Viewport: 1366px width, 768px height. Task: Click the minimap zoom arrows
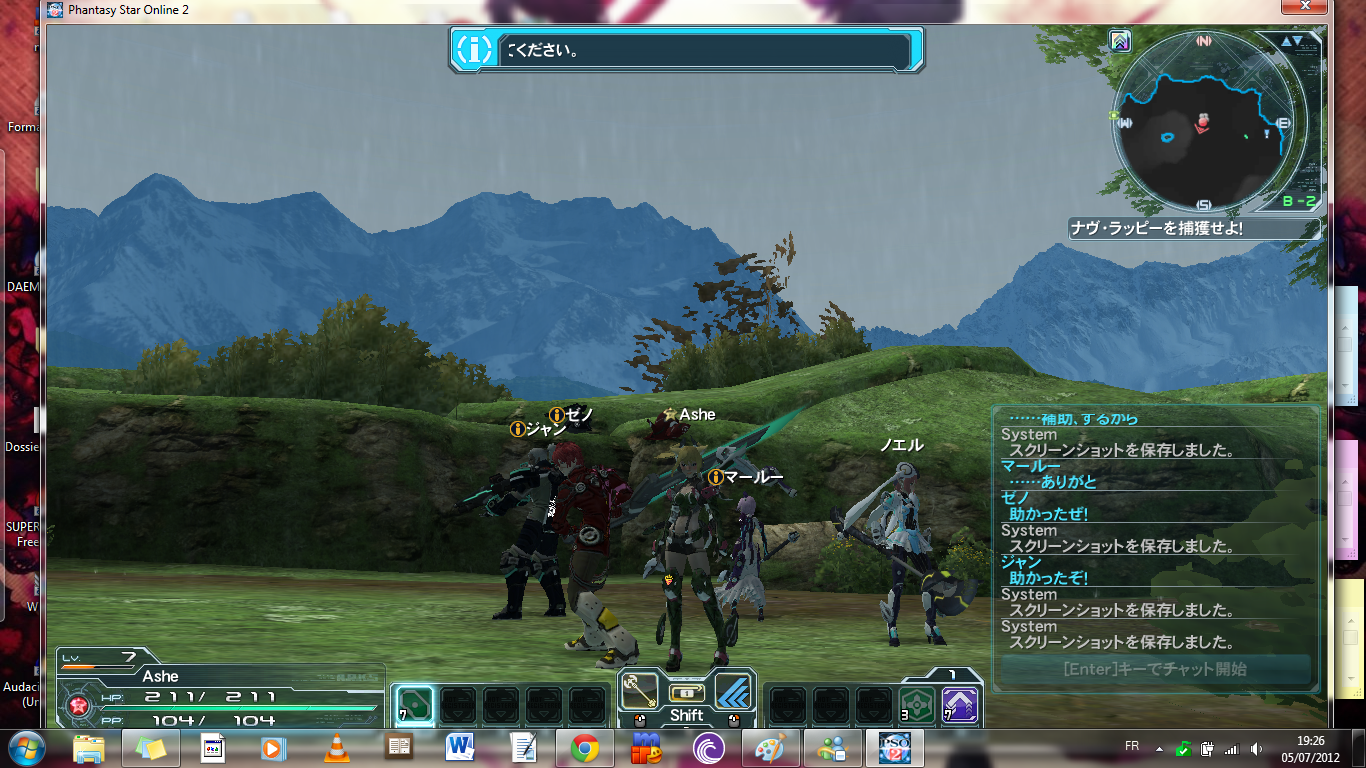coord(1292,41)
